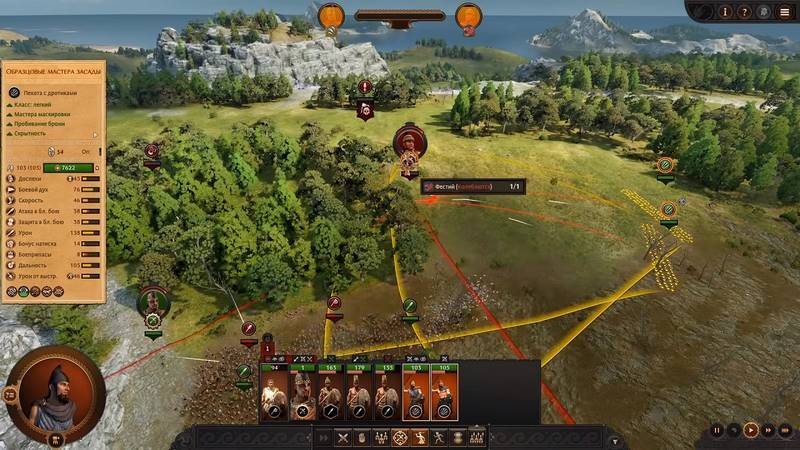
Task: Click the green 7622 experience button in unit panel
Action: click(72, 167)
